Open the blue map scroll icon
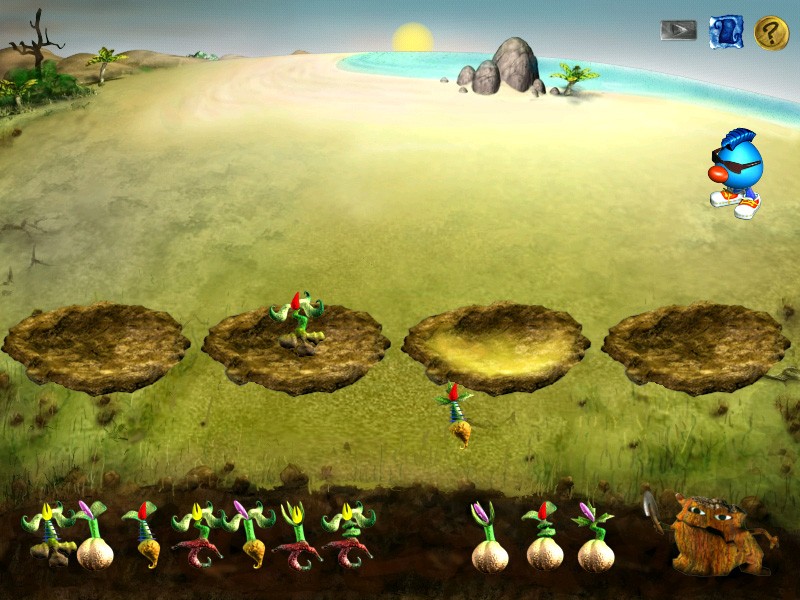 tap(726, 31)
